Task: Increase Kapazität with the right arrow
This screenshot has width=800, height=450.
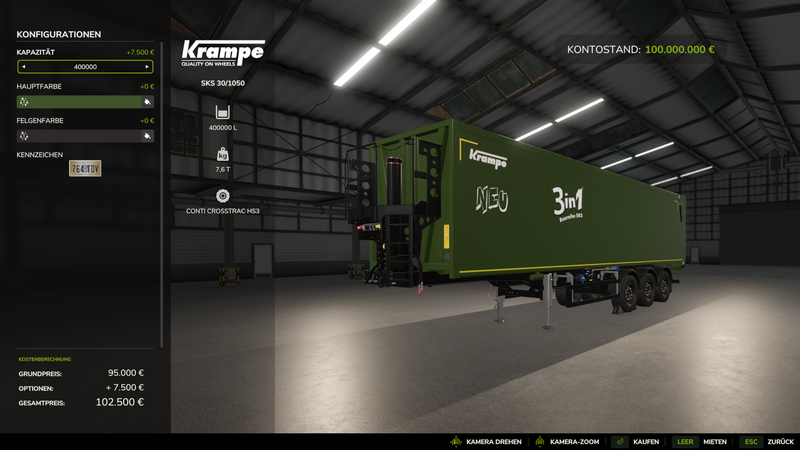Action: (147, 67)
